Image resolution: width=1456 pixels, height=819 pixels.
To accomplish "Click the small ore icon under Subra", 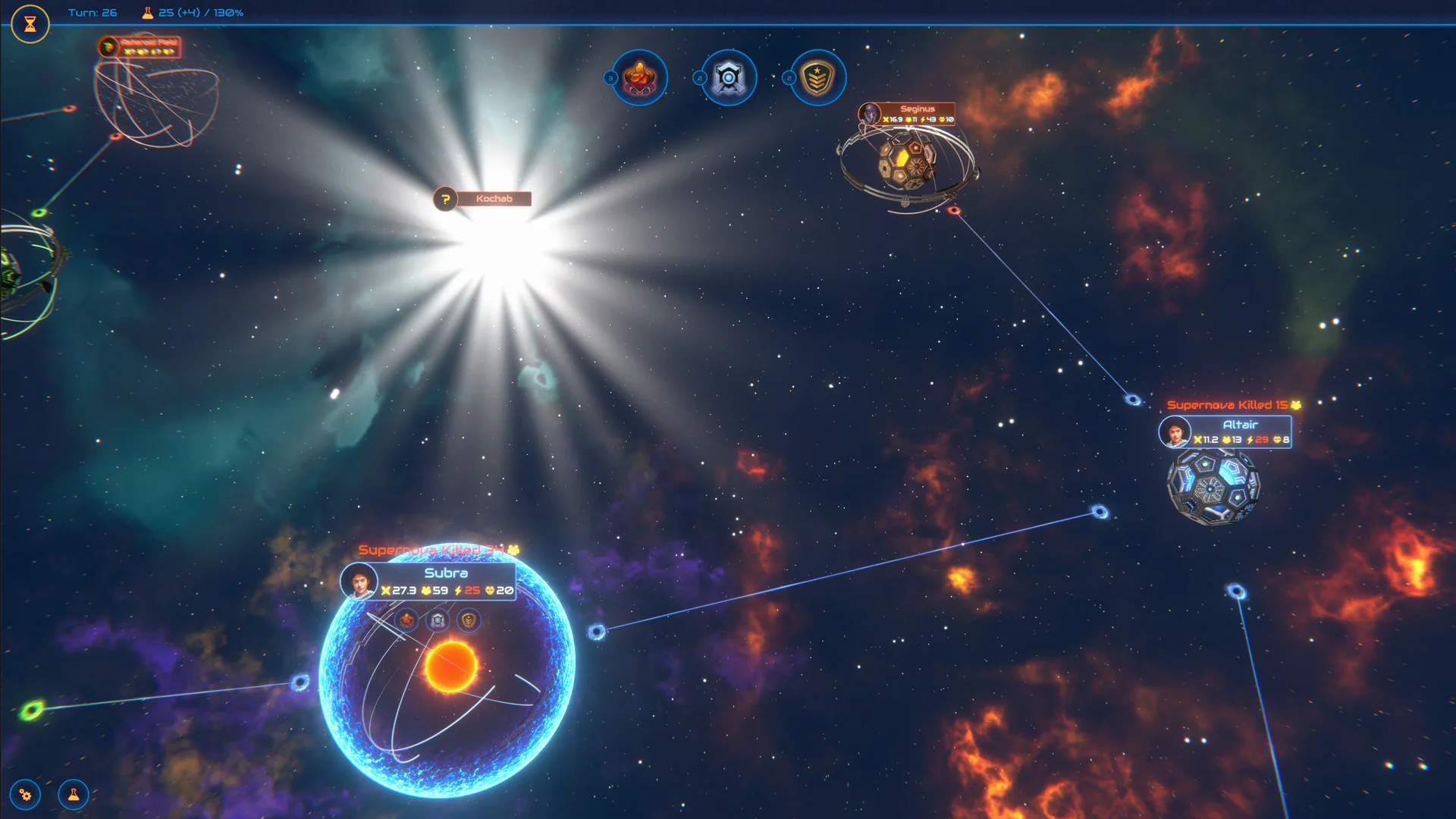I will 407,620.
